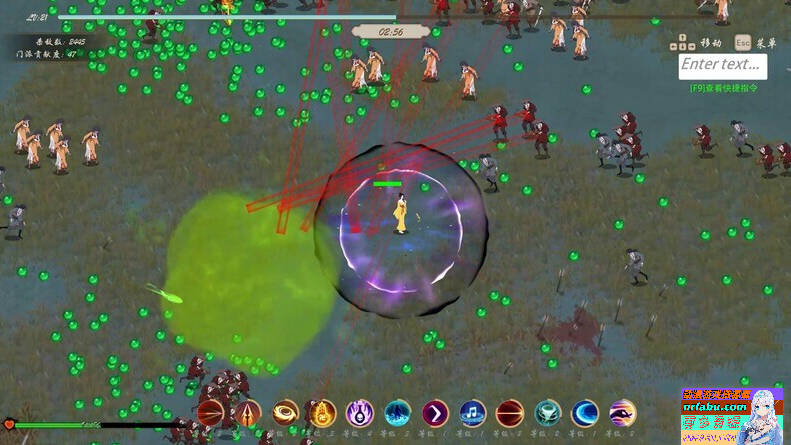Activate the teal tornado skill icon
Viewport: 791px width, 445px height.
(548, 412)
